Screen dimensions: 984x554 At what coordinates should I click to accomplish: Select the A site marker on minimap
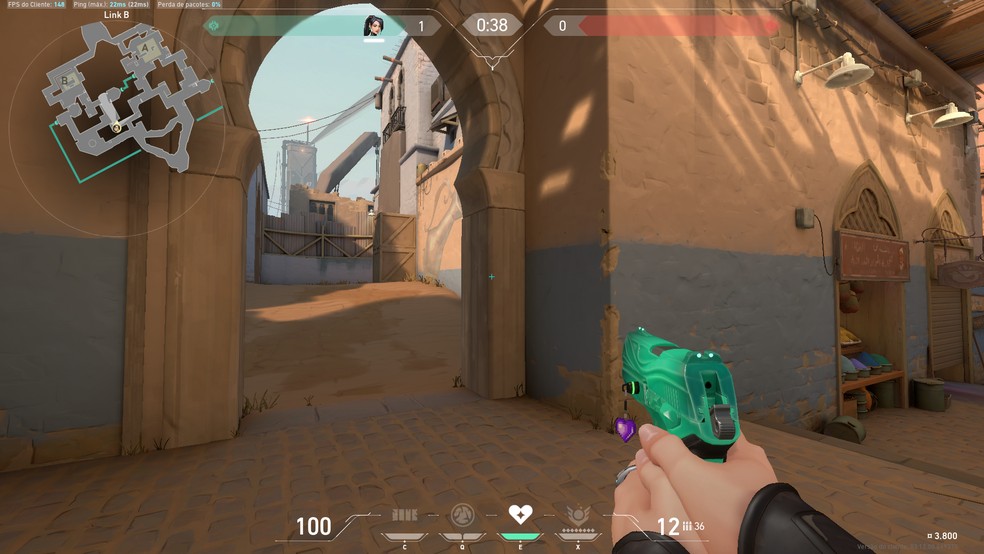click(x=146, y=46)
